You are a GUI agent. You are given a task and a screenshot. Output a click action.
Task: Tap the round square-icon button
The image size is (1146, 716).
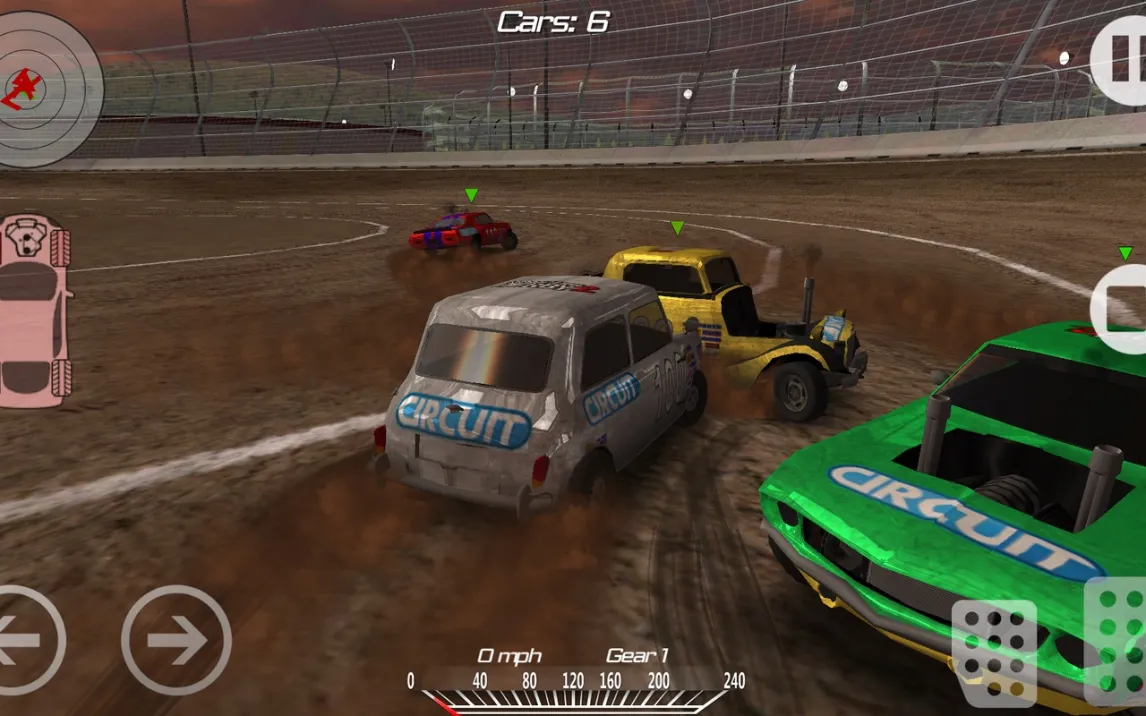click(x=1120, y=309)
